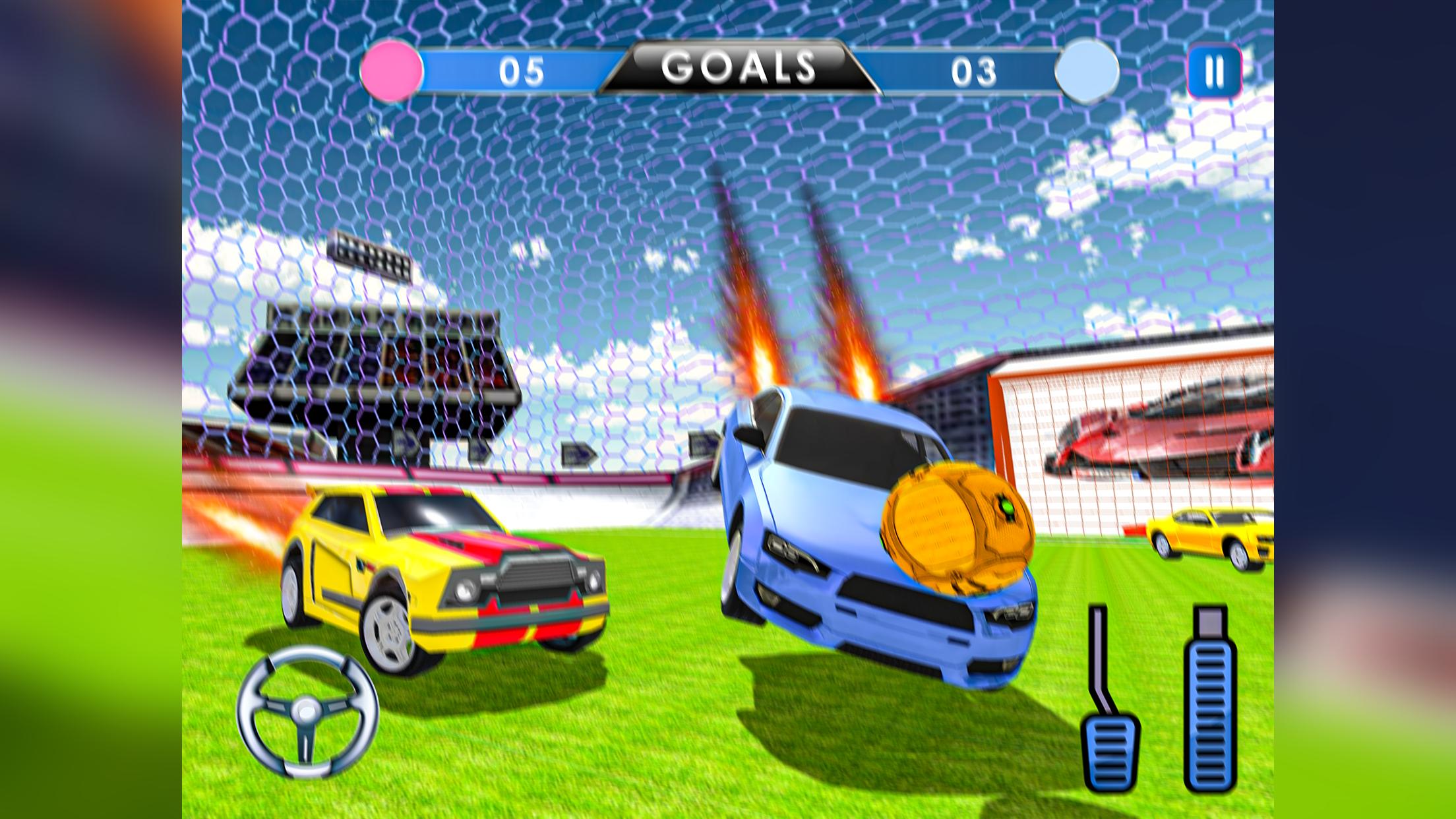Click the GOALS banner at the top
The image size is (1456, 819).
[737, 66]
